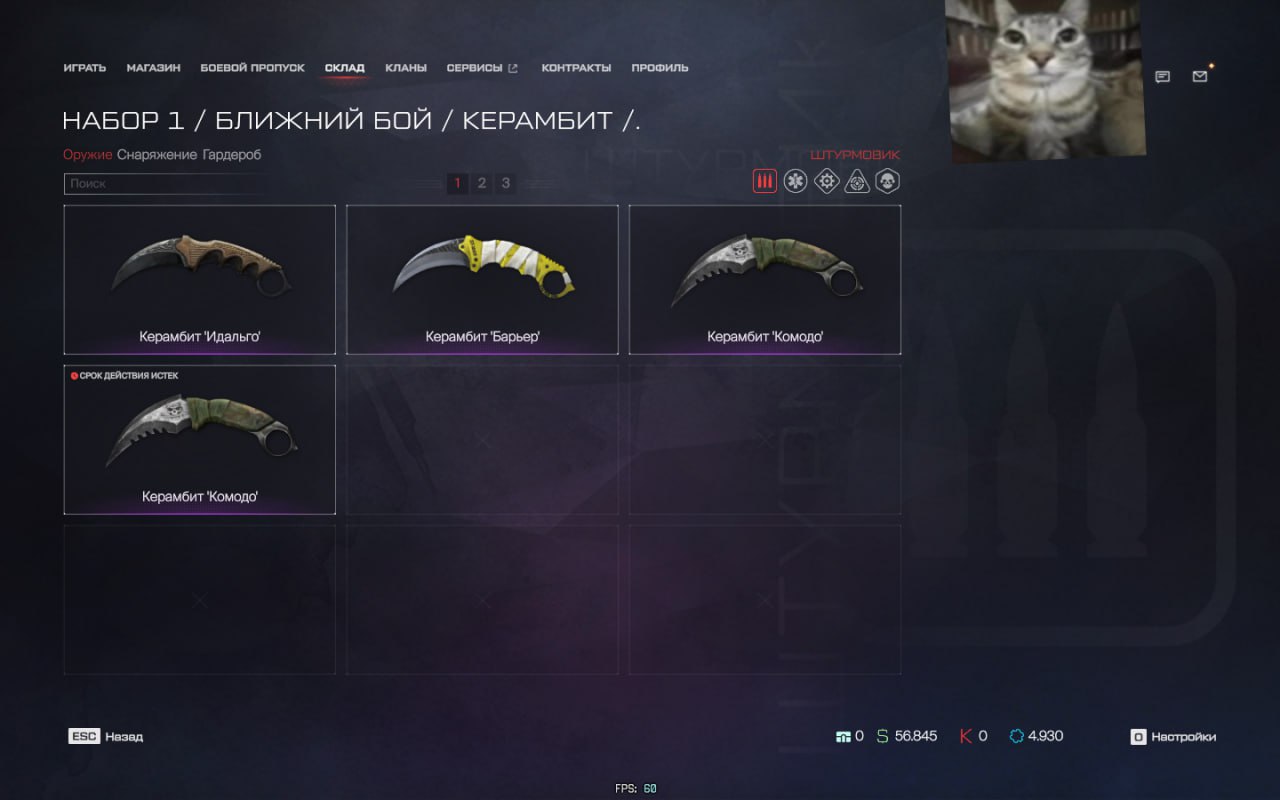Open the Играть menu

[x=84, y=68]
